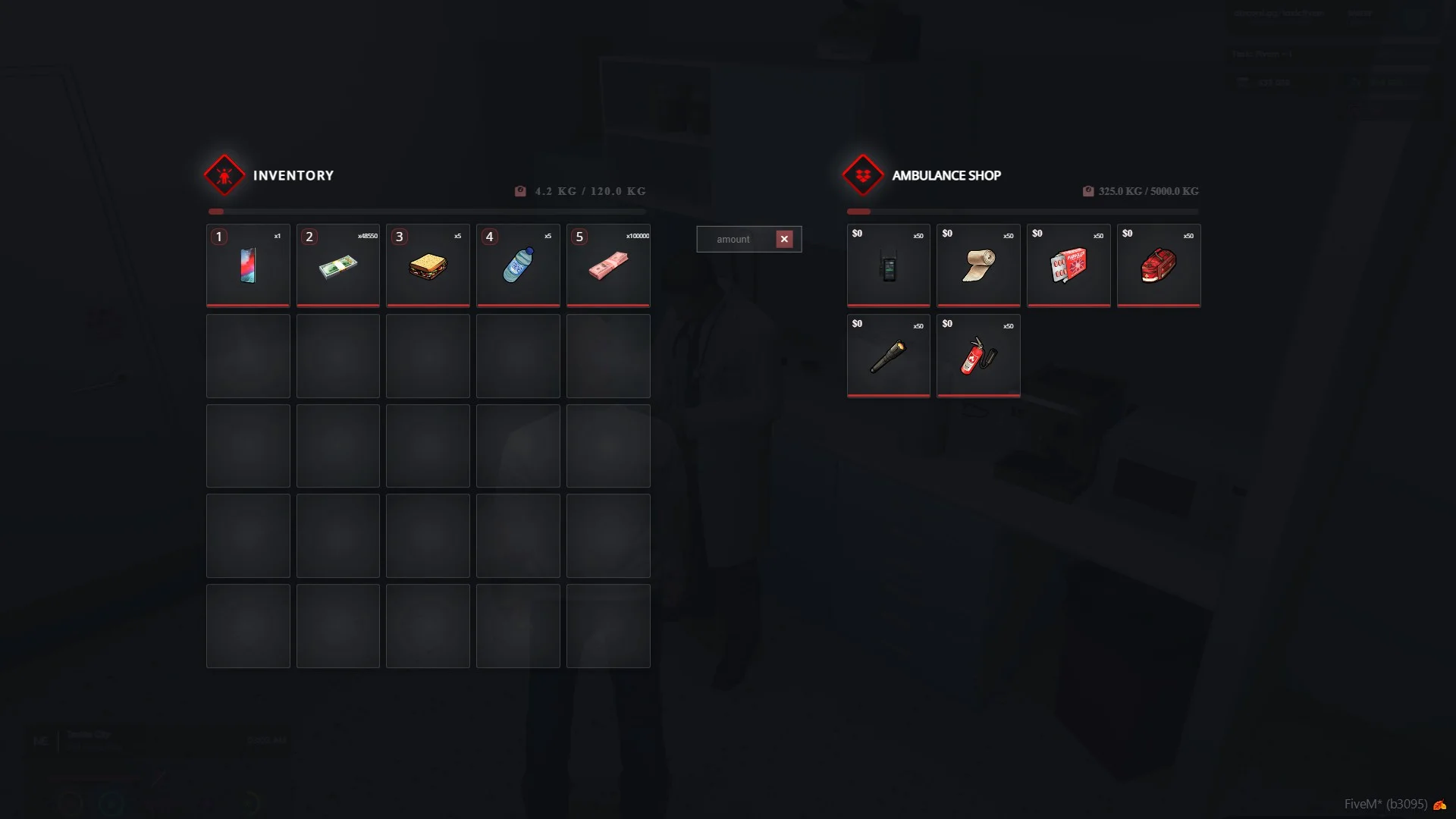This screenshot has width=1456, height=819.
Task: Select the sandwich in slot 3
Action: pyautogui.click(x=428, y=266)
